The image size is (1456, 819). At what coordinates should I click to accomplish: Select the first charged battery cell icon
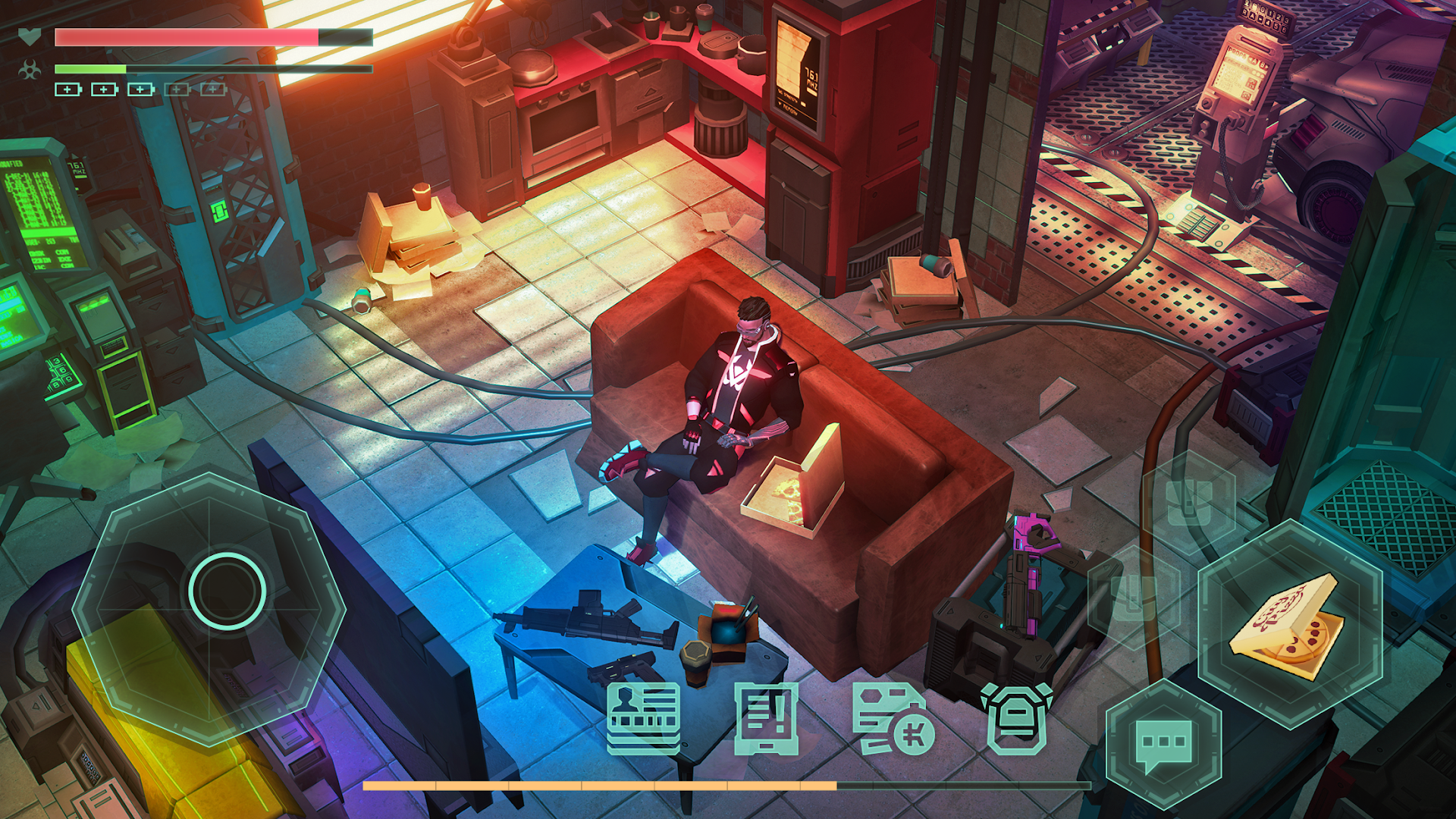click(67, 89)
